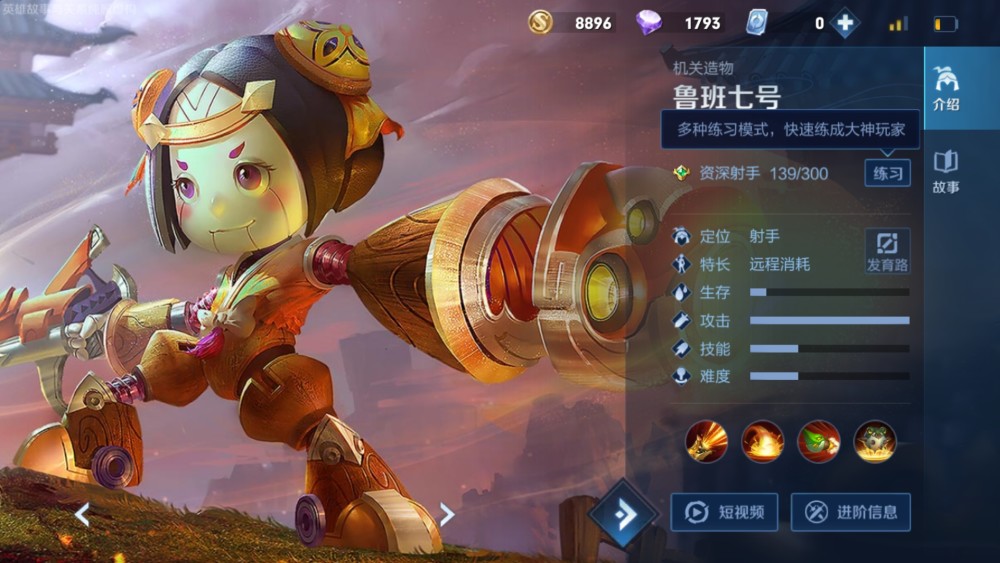The image size is (1000, 563).
Task: Open the 练习 practice mode button
Action: click(x=887, y=173)
